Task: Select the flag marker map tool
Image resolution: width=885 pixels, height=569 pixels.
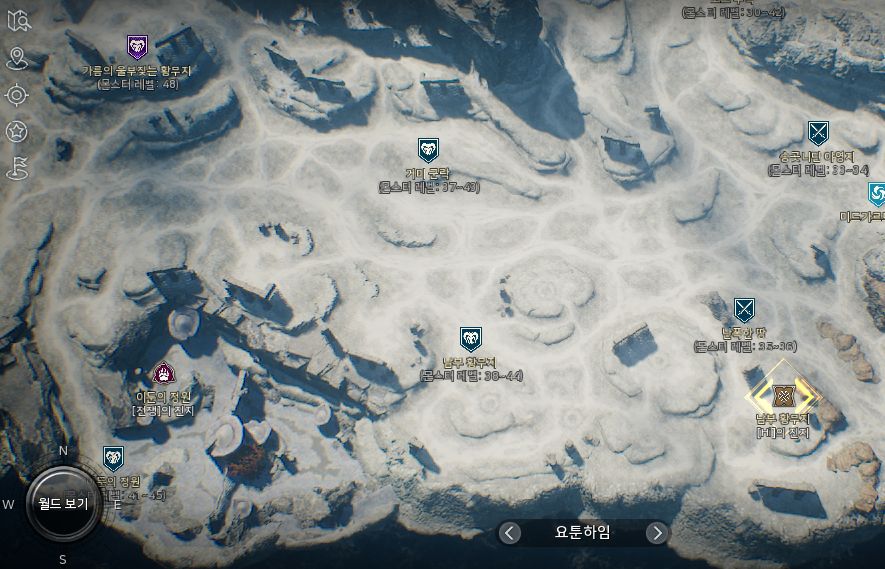Action: pos(17,167)
